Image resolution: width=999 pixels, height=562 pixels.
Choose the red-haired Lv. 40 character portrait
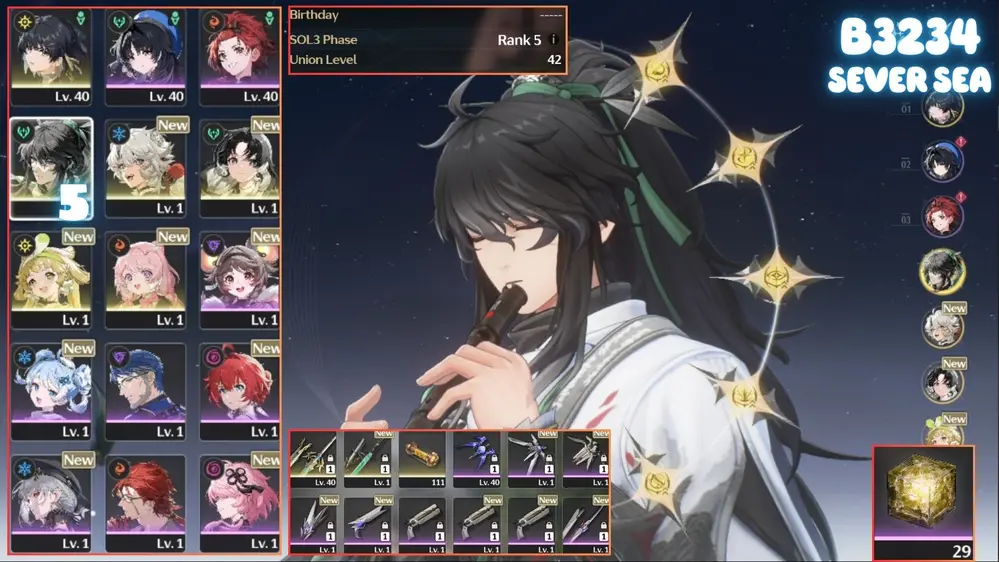[240, 56]
